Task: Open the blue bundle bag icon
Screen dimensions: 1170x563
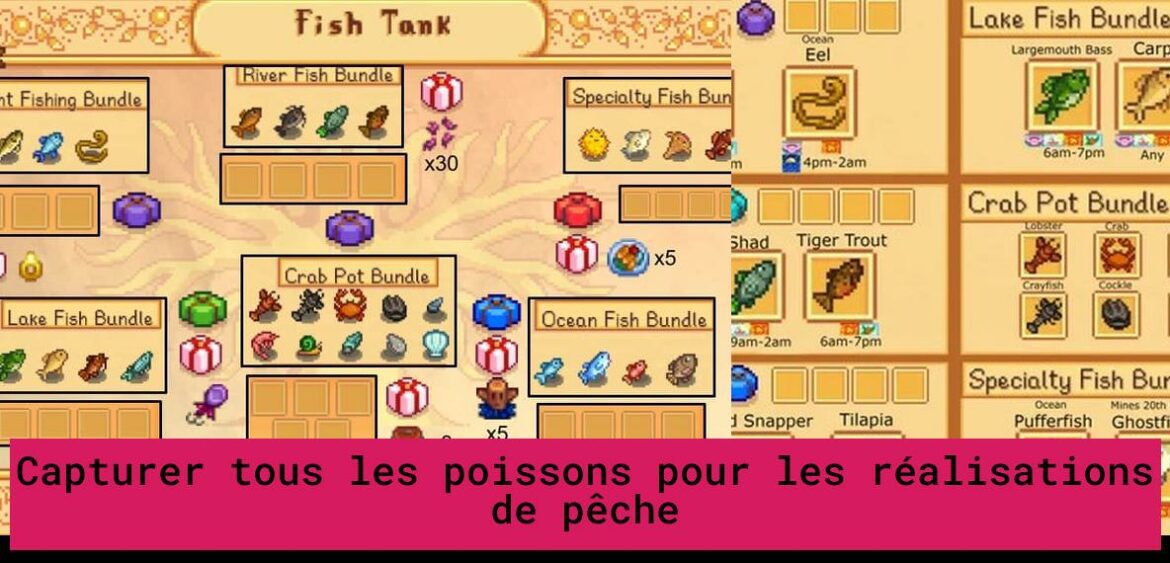Action: pyautogui.click(x=496, y=311)
